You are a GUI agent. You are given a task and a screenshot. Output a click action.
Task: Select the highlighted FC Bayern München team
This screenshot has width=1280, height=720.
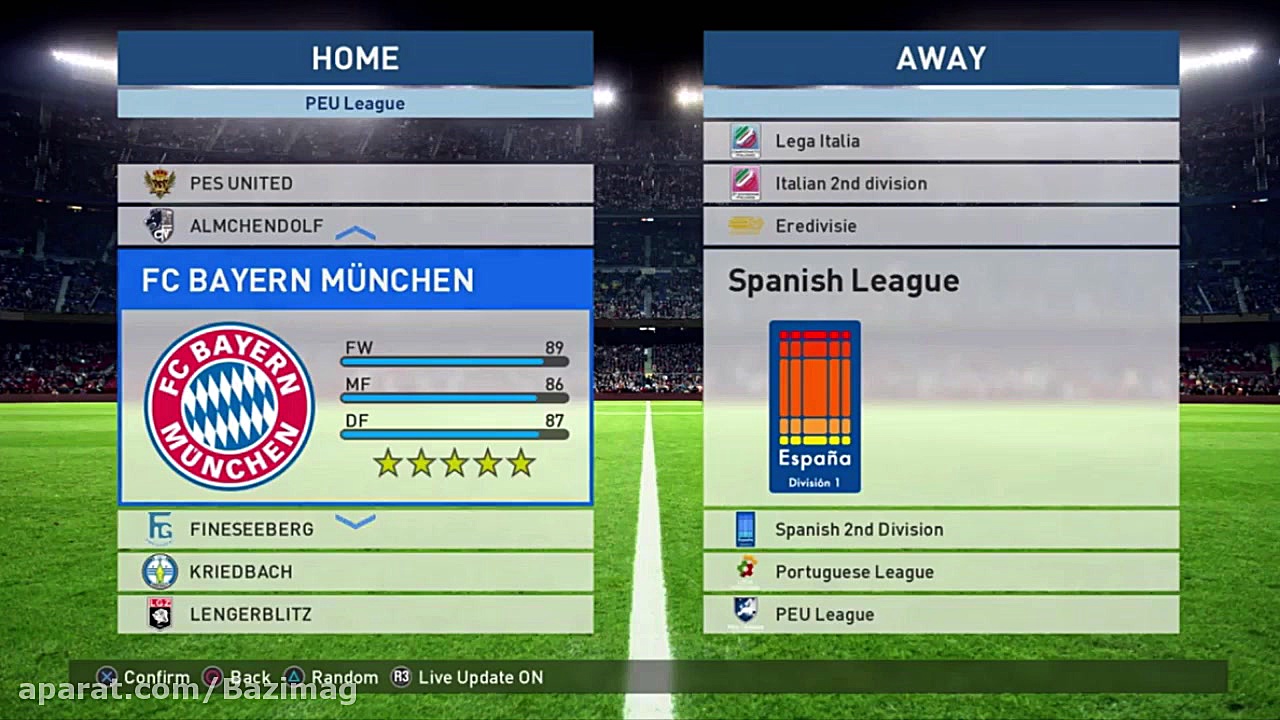(355, 375)
